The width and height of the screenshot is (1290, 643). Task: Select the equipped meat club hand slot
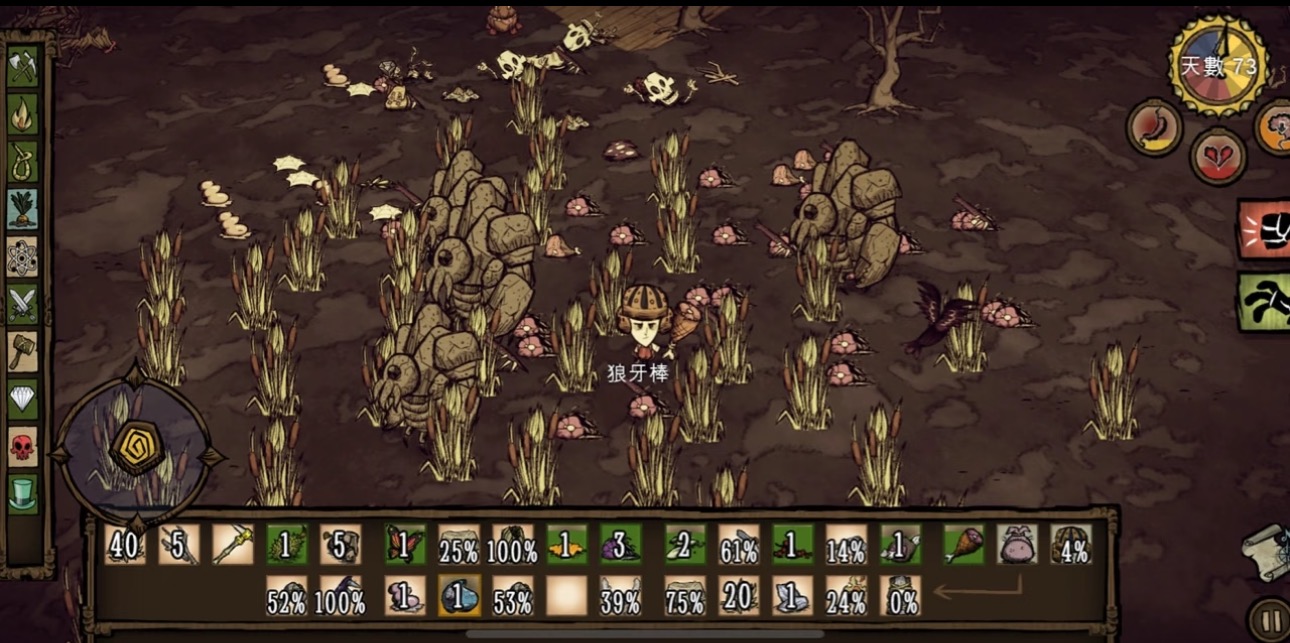(963, 545)
